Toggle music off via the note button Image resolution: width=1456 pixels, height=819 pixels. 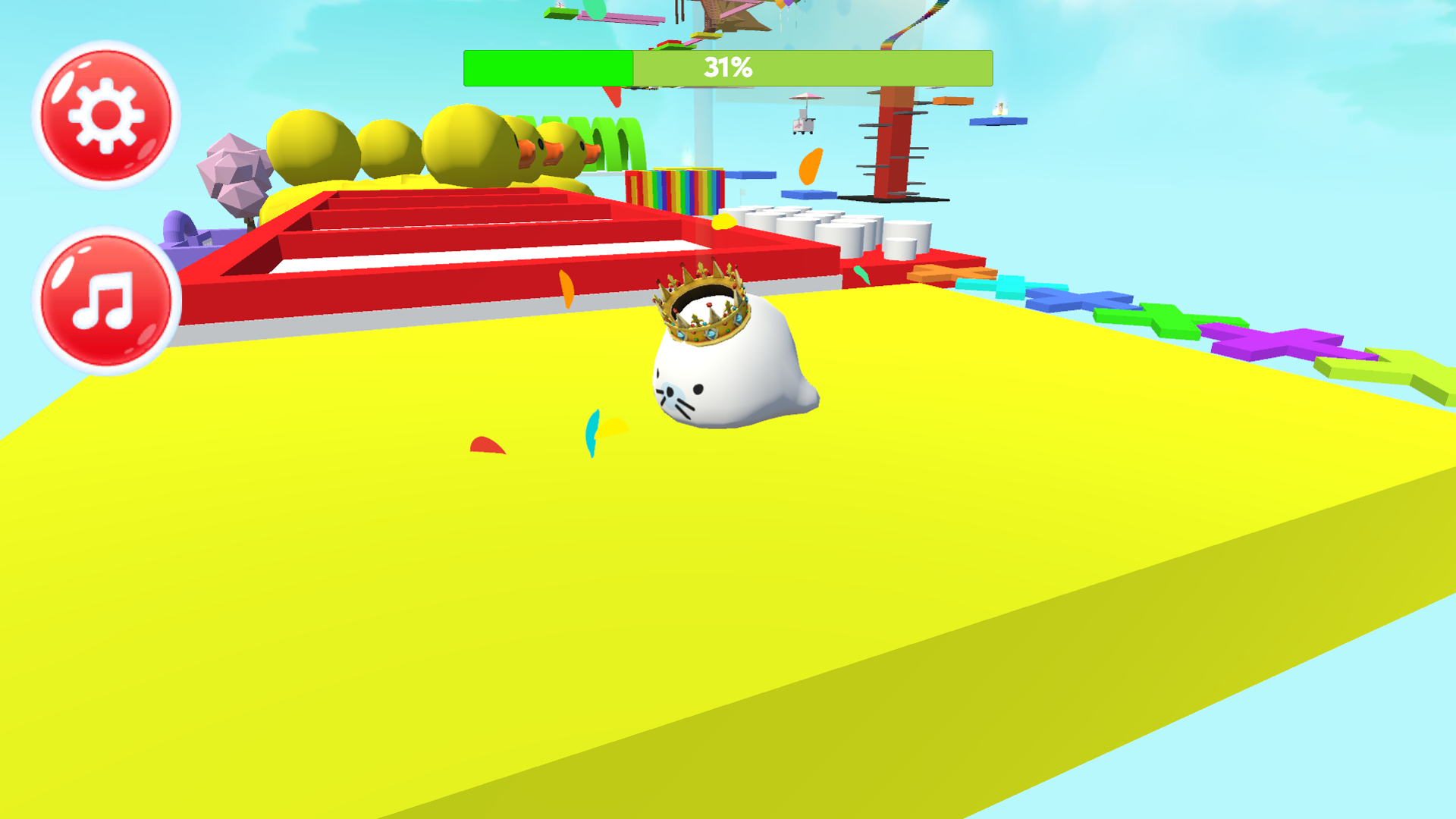click(x=106, y=297)
